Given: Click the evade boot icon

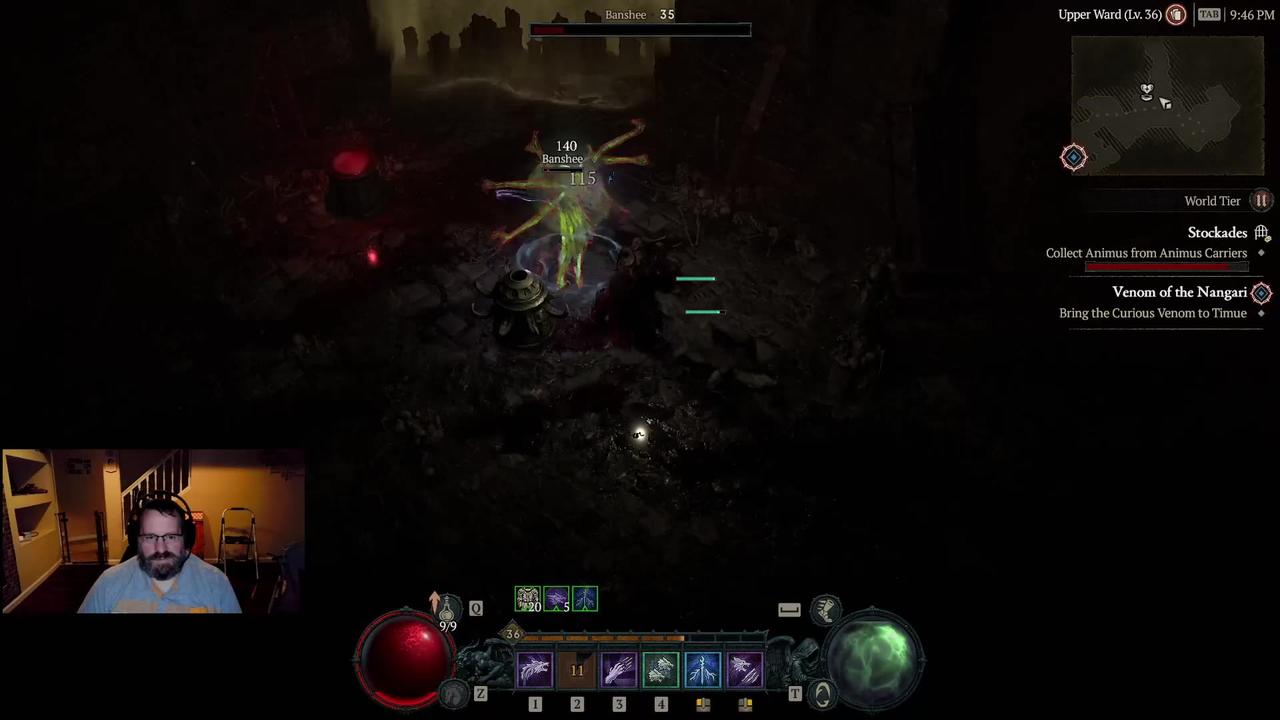Looking at the screenshot, I should point(826,611).
